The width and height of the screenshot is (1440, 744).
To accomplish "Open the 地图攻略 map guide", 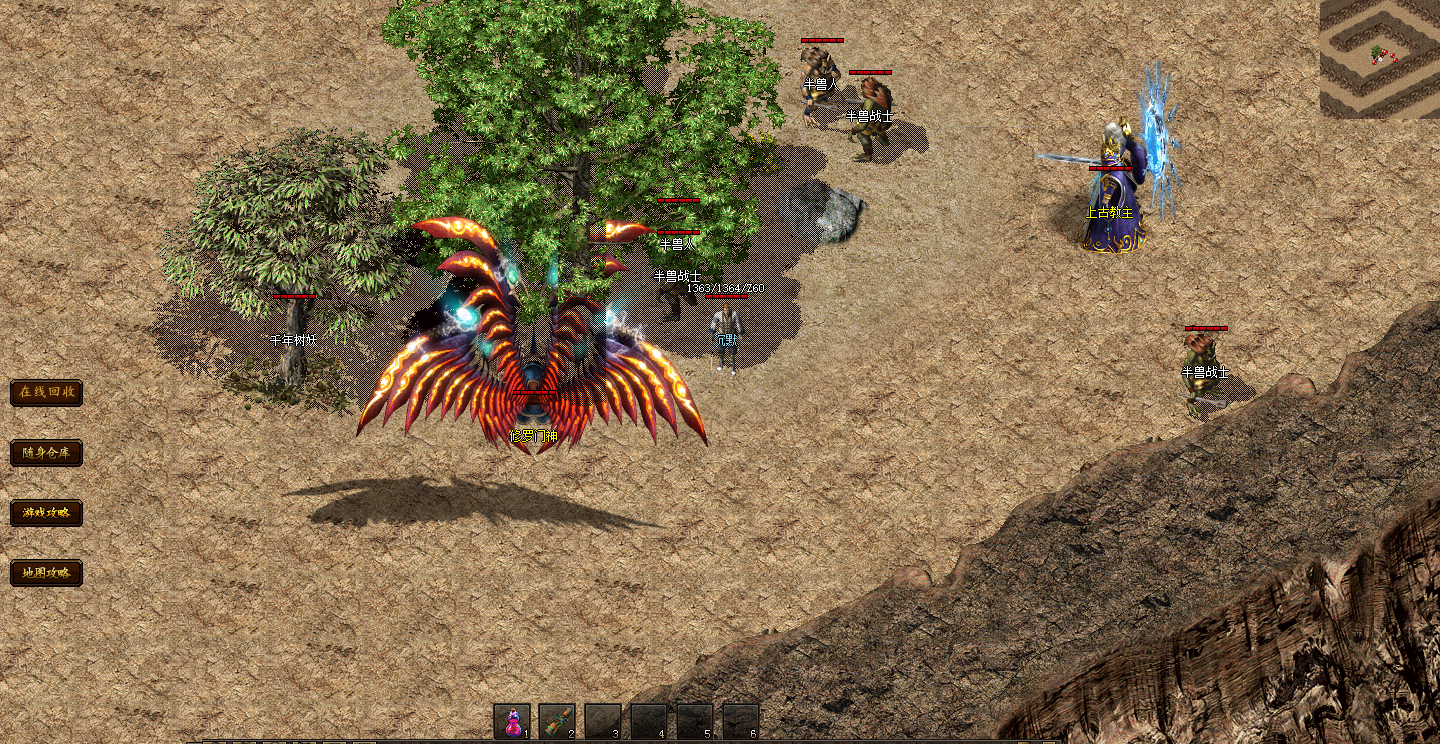I will click(46, 573).
